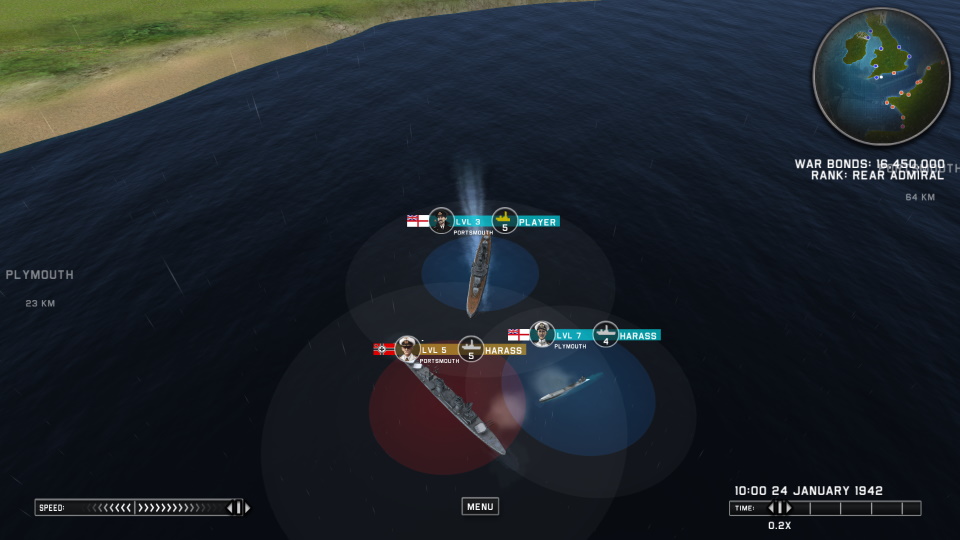Image resolution: width=960 pixels, height=540 pixels.
Task: Click the LVL 3 Portsmouth captain portrait
Action: click(441, 220)
